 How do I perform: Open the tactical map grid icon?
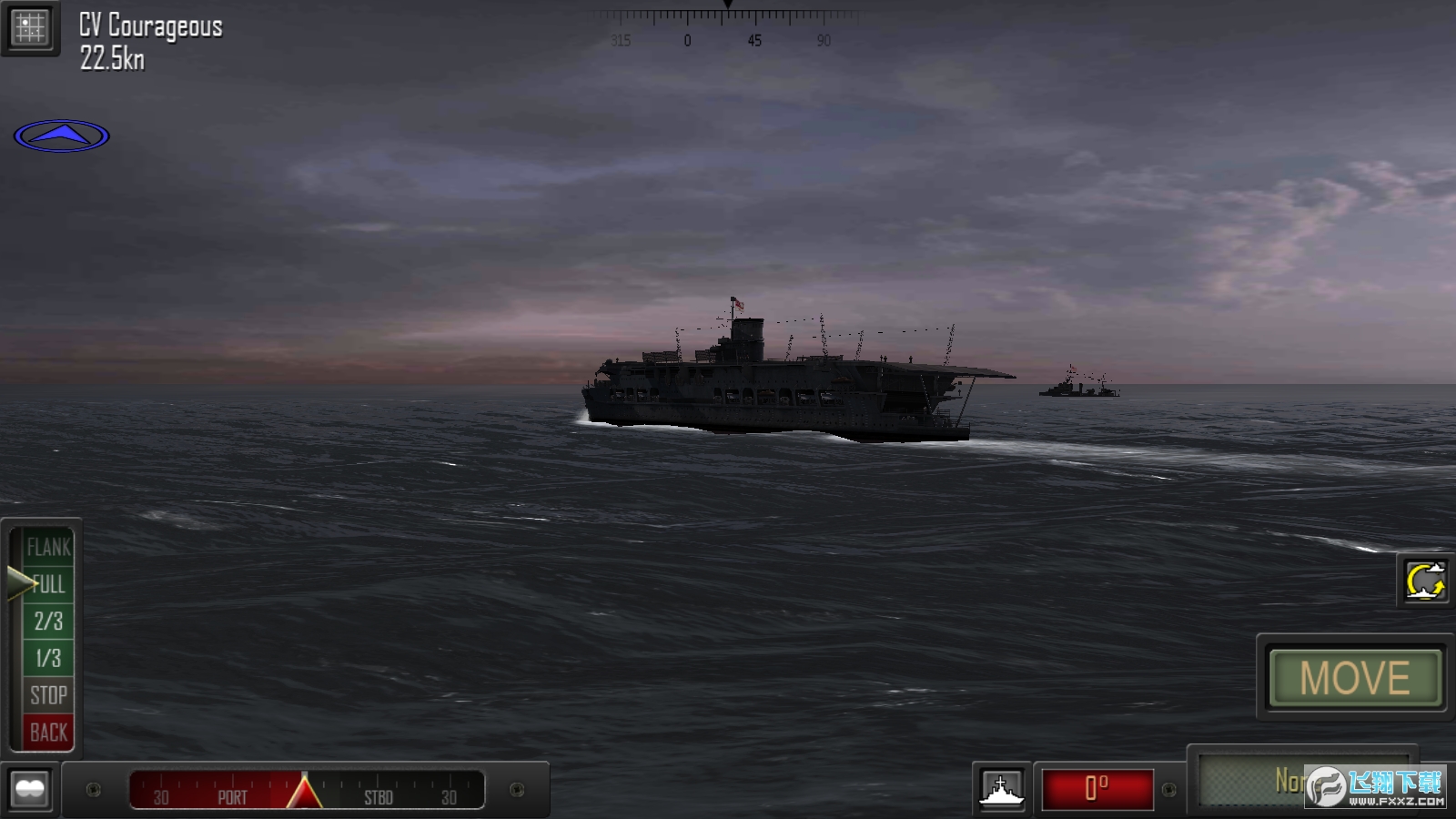[30, 27]
